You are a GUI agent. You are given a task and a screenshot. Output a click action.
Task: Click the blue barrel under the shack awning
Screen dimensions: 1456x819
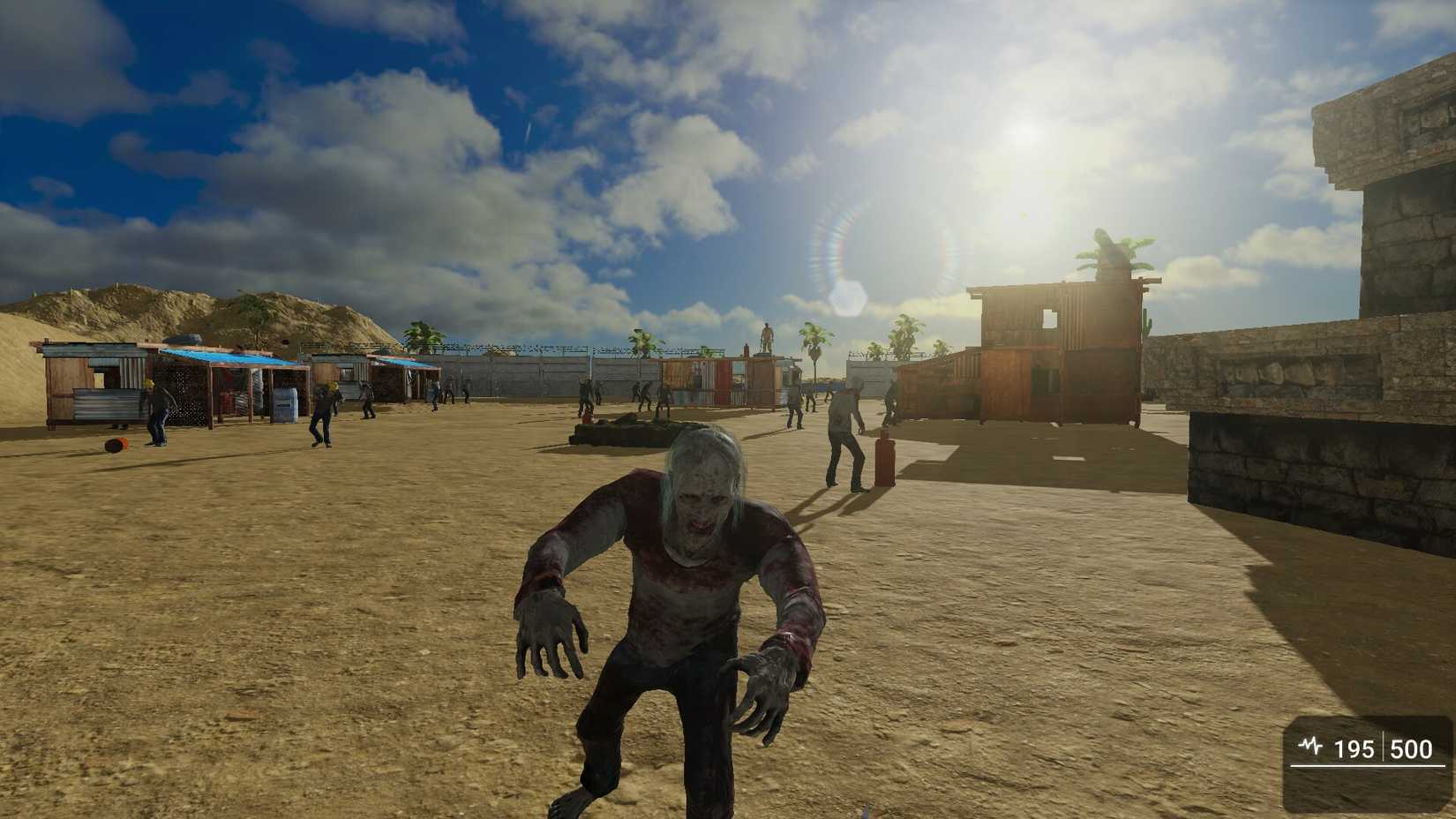pyautogui.click(x=284, y=403)
